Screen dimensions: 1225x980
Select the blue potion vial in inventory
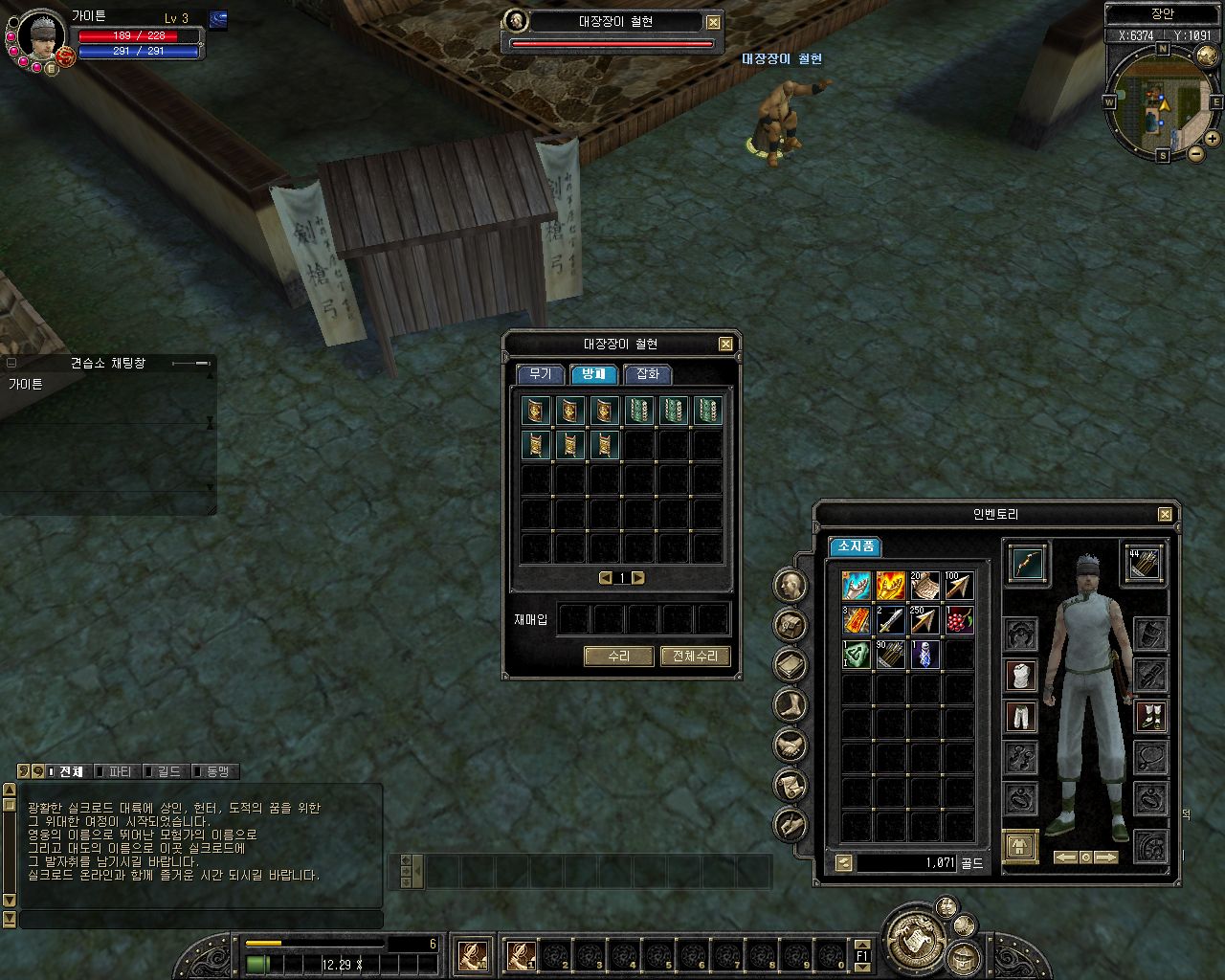pos(924,655)
